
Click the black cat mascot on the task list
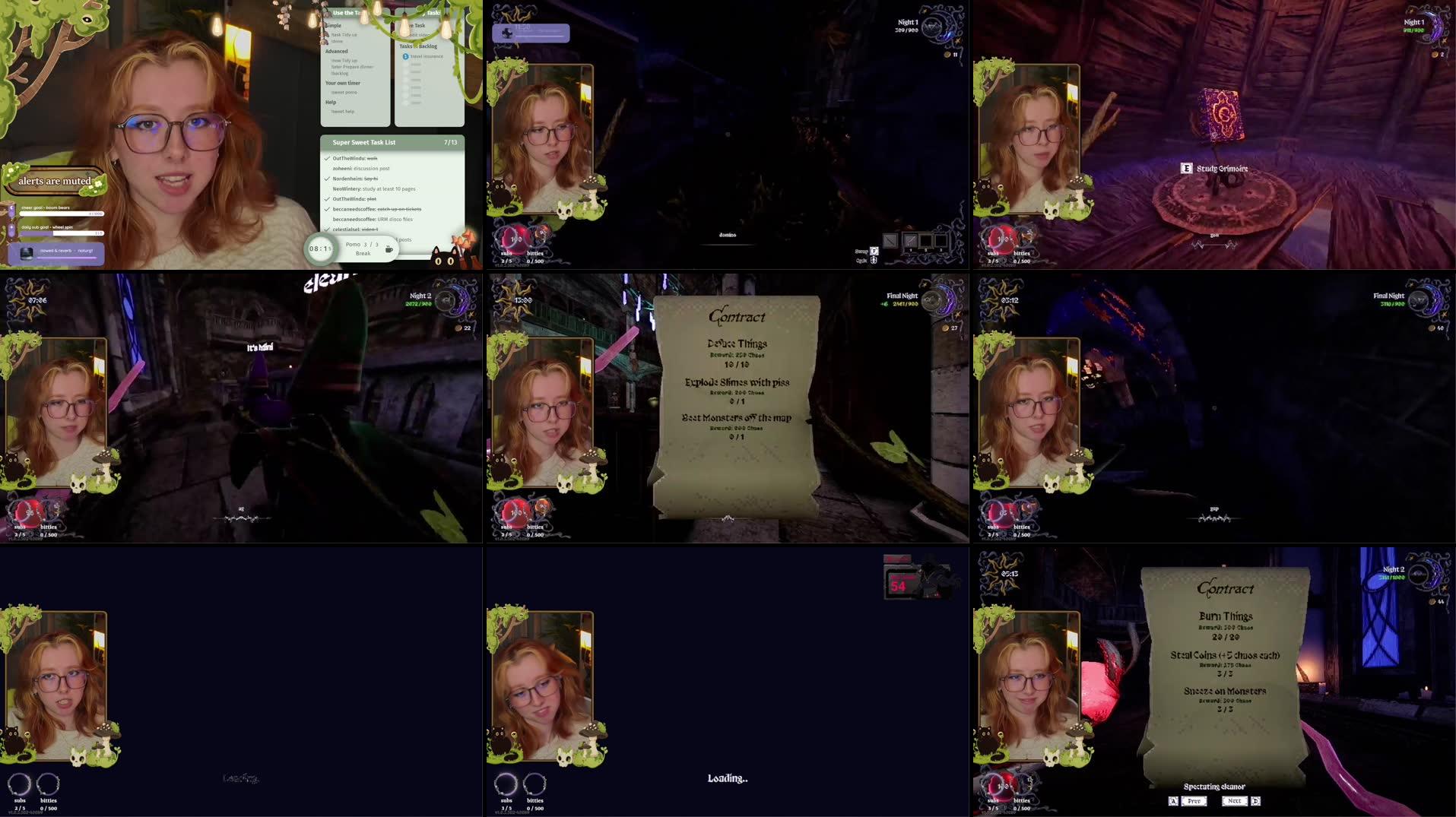tap(444, 257)
